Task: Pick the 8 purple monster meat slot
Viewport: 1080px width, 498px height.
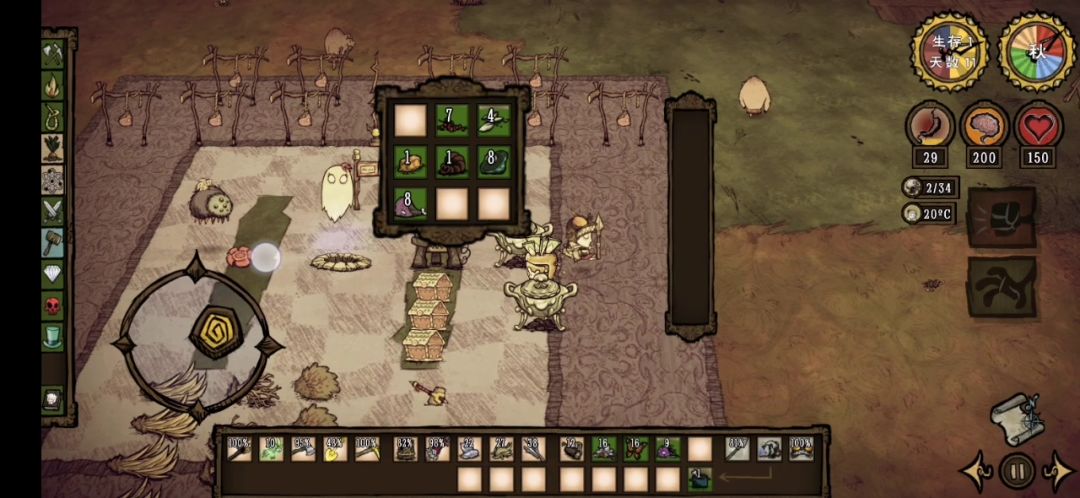Action: pyautogui.click(x=410, y=204)
